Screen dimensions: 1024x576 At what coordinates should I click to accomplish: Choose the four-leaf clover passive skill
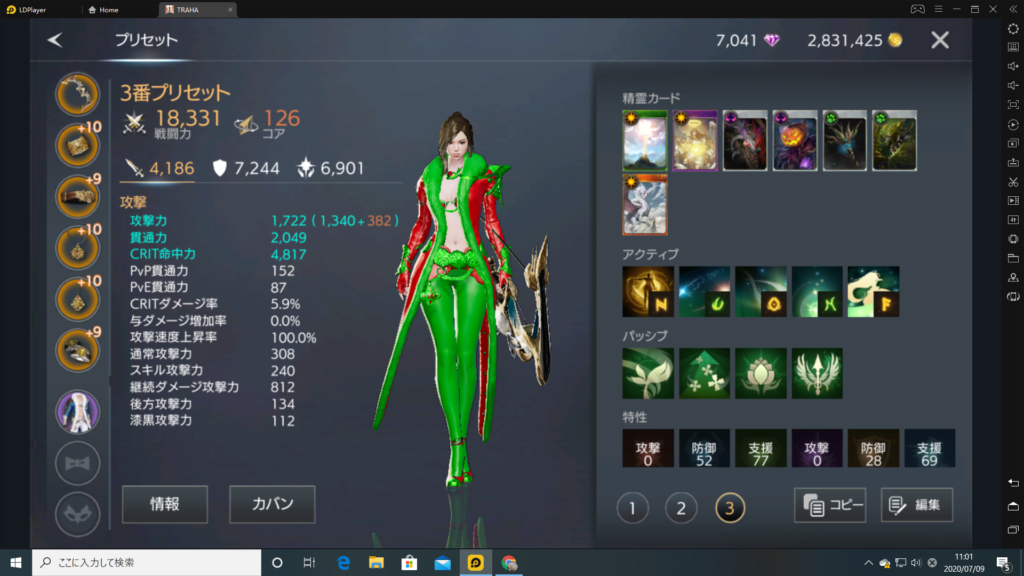tap(704, 373)
